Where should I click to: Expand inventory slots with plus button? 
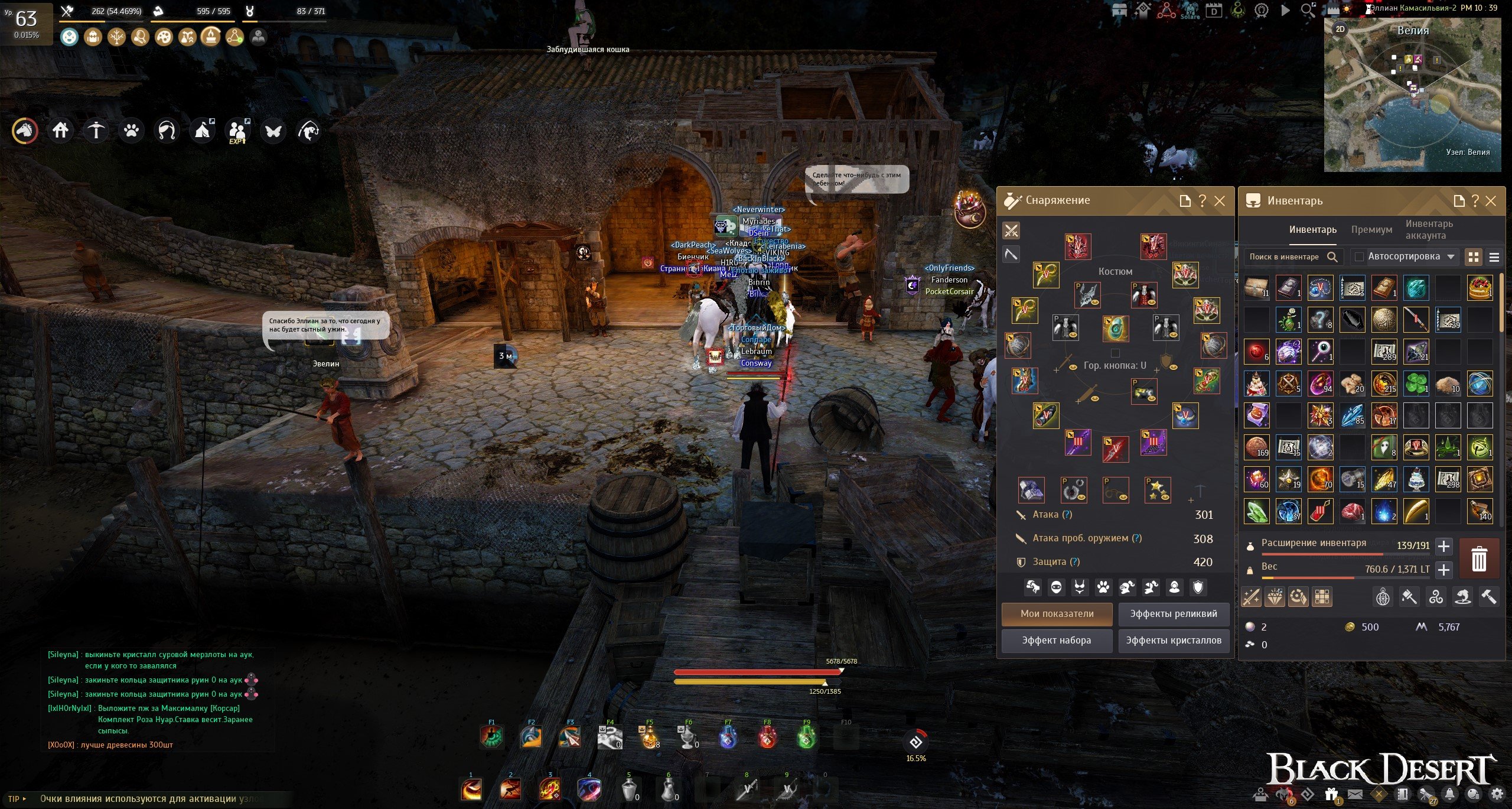[x=1443, y=546]
